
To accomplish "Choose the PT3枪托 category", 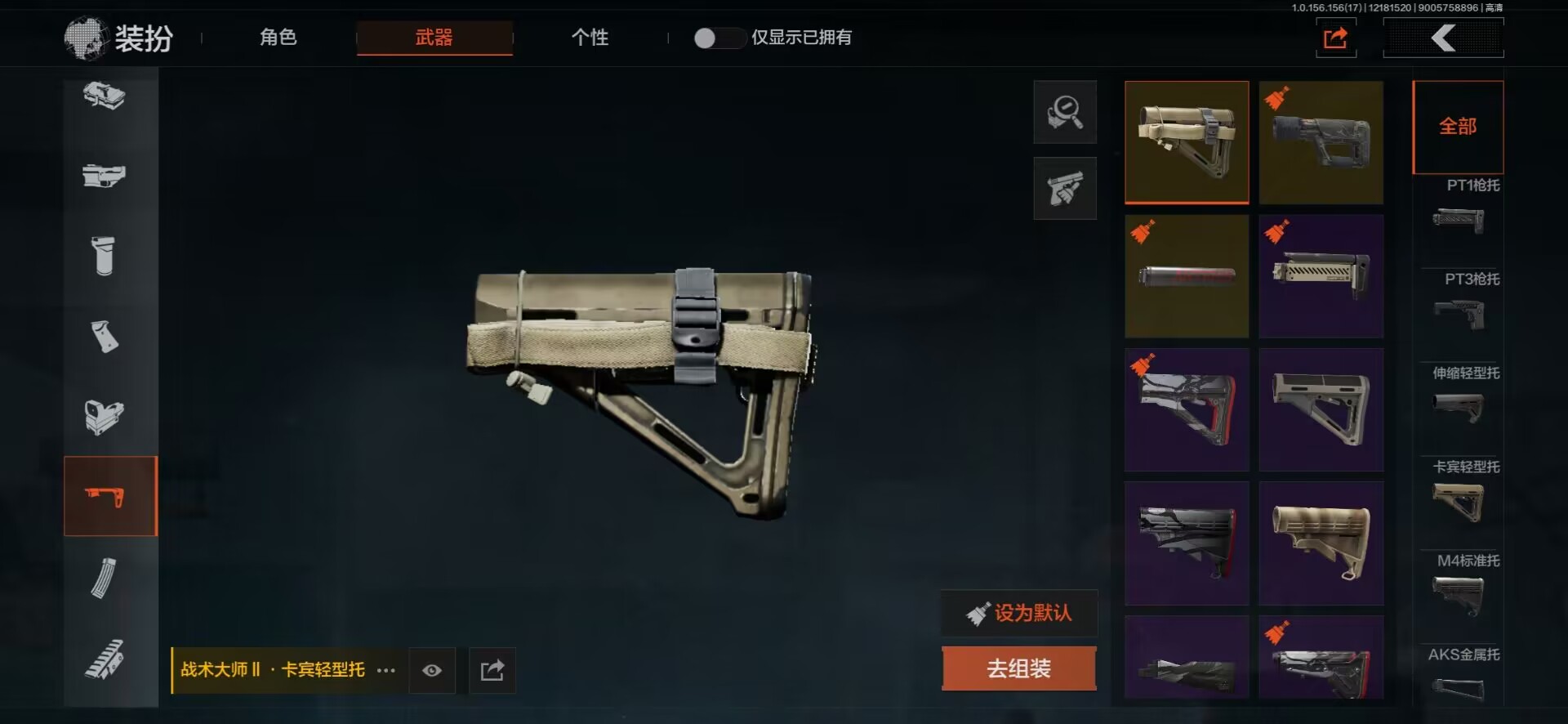I will point(1460,302).
